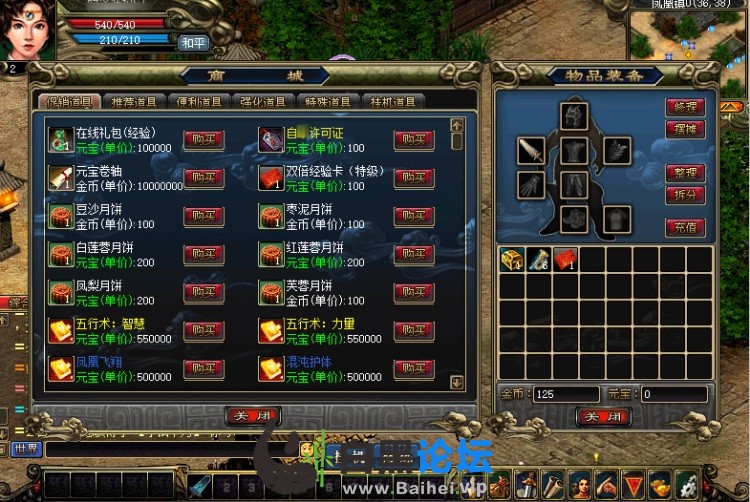Switch to the 挂机道具 shop tab
This screenshot has height=502, width=750.
[x=394, y=101]
